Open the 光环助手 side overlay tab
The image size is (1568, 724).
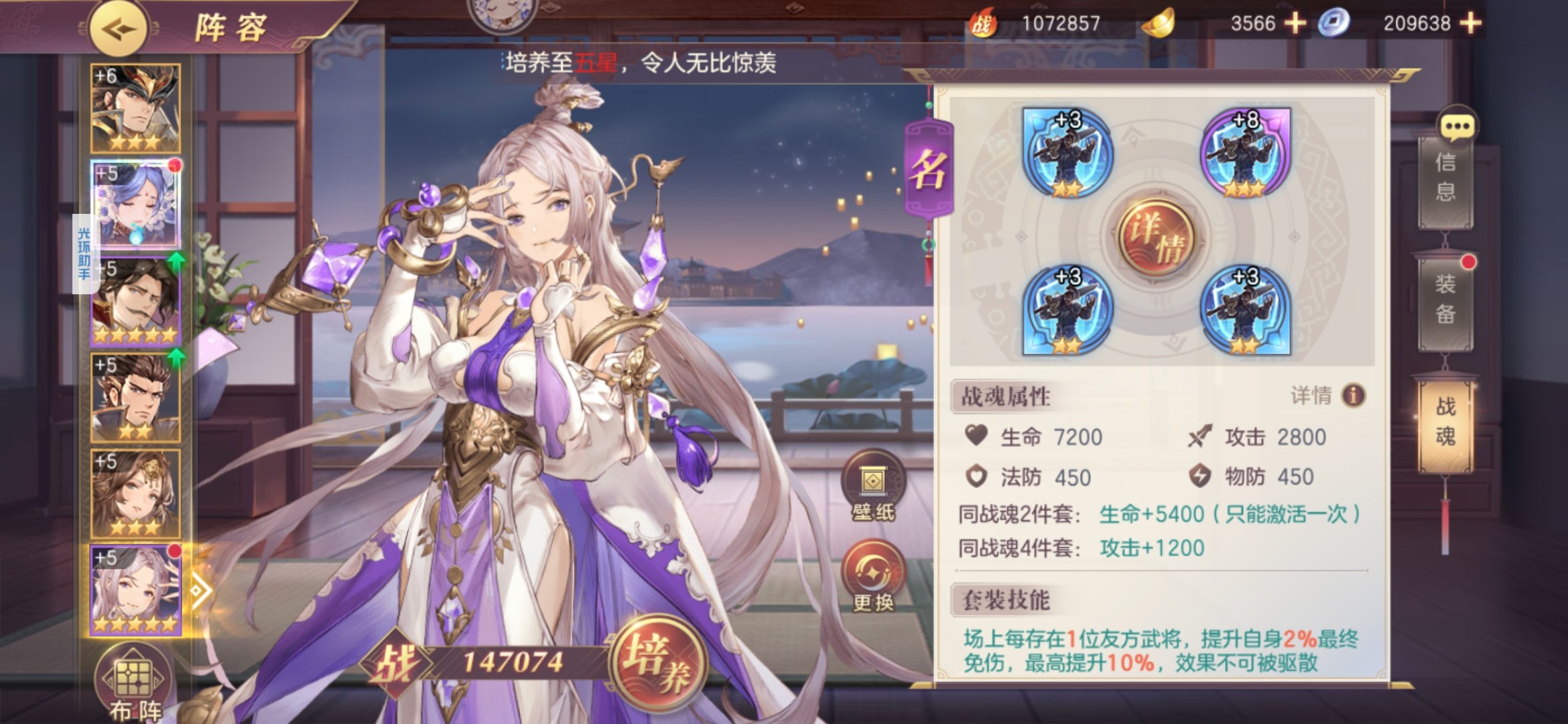coord(83,253)
